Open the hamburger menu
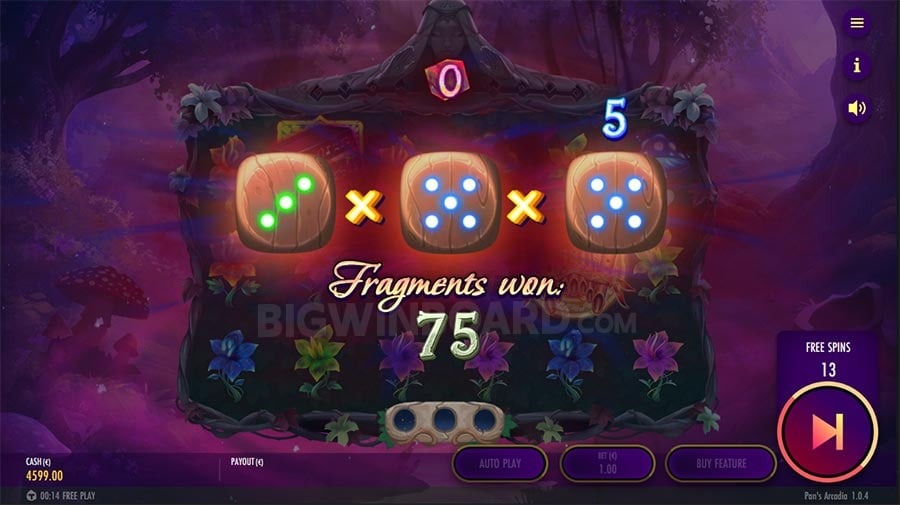 (x=856, y=23)
